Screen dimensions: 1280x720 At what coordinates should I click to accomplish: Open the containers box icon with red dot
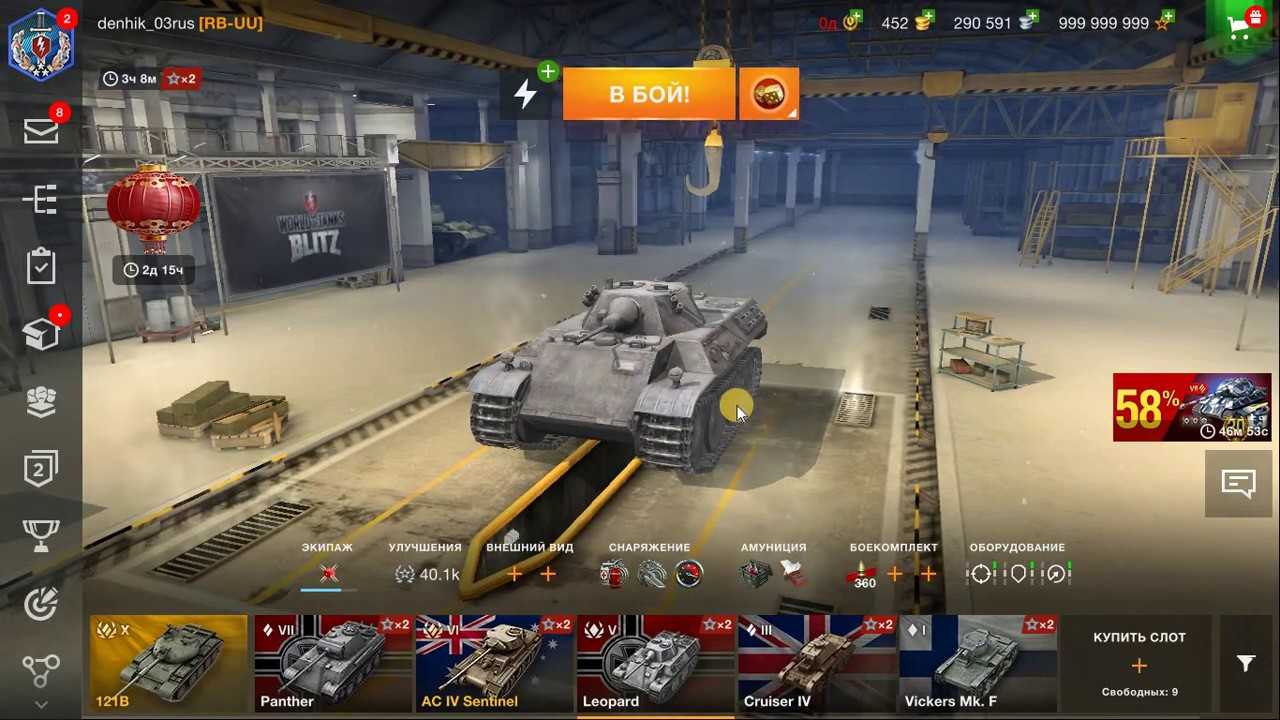click(x=41, y=334)
